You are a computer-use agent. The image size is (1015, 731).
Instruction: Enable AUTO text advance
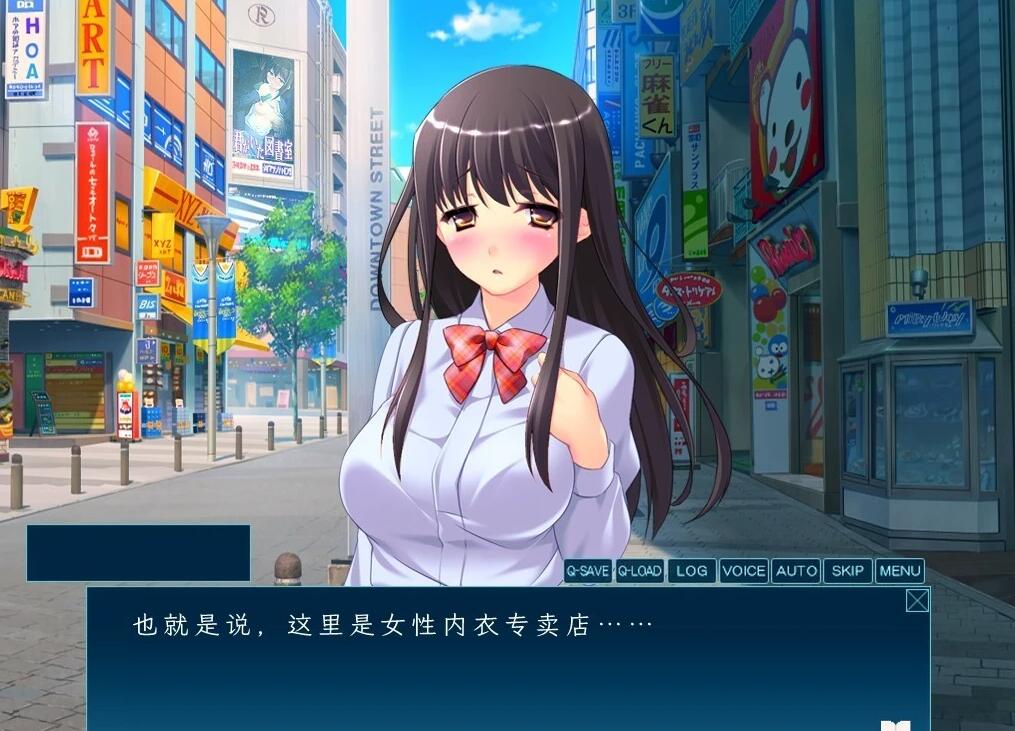pyautogui.click(x=796, y=571)
